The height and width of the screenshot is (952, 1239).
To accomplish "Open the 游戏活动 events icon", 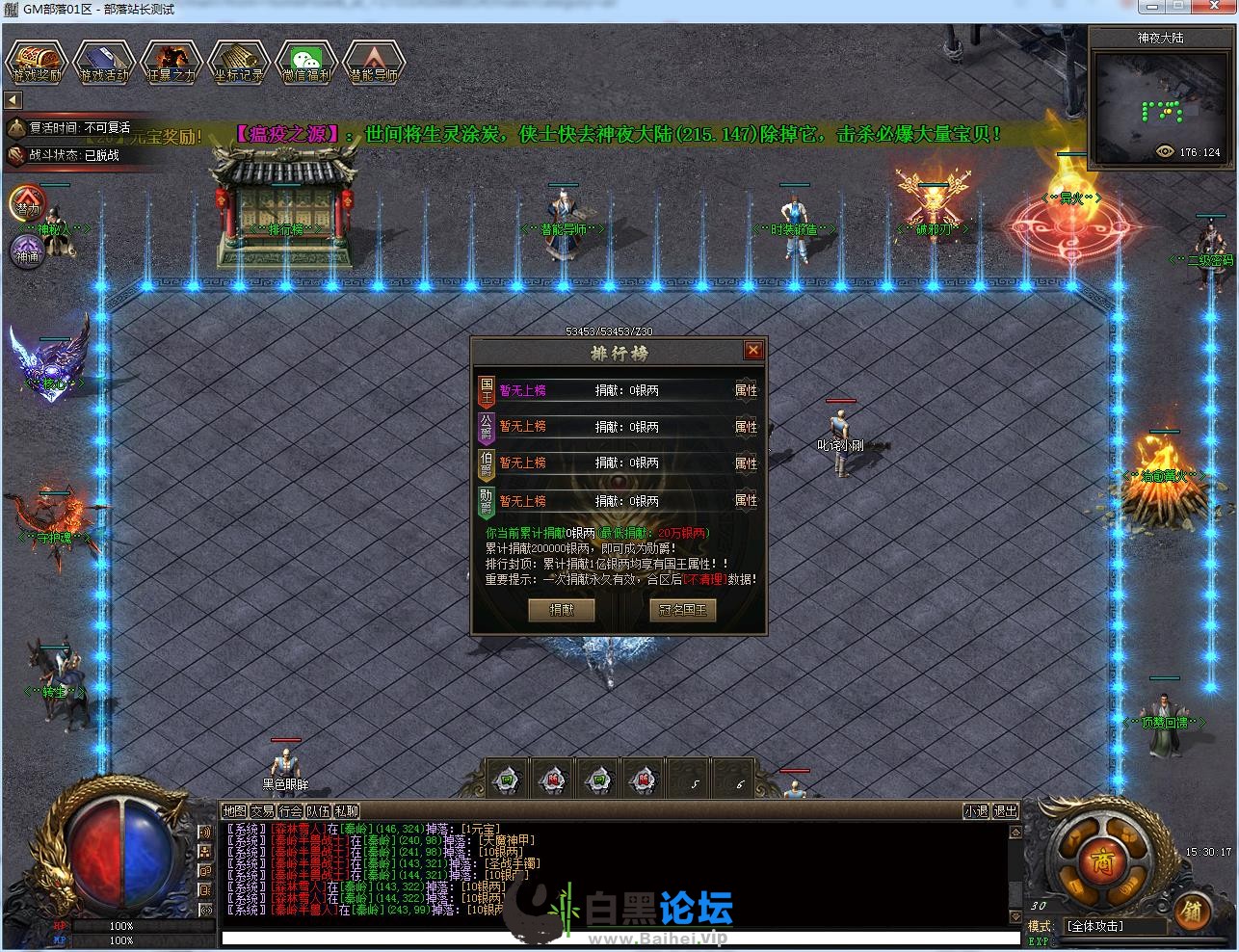I will 104,62.
